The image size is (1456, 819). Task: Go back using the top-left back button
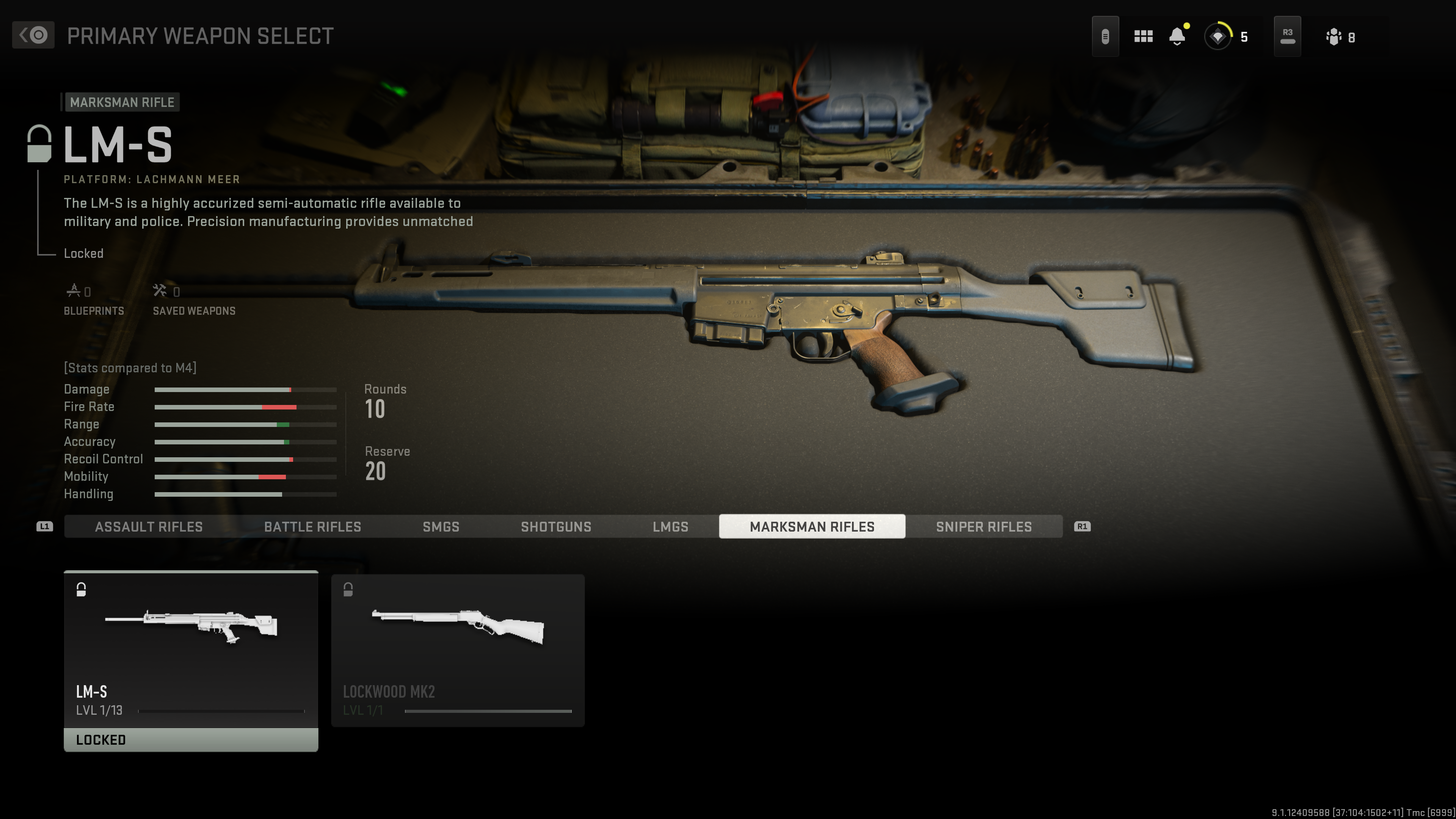coord(33,36)
